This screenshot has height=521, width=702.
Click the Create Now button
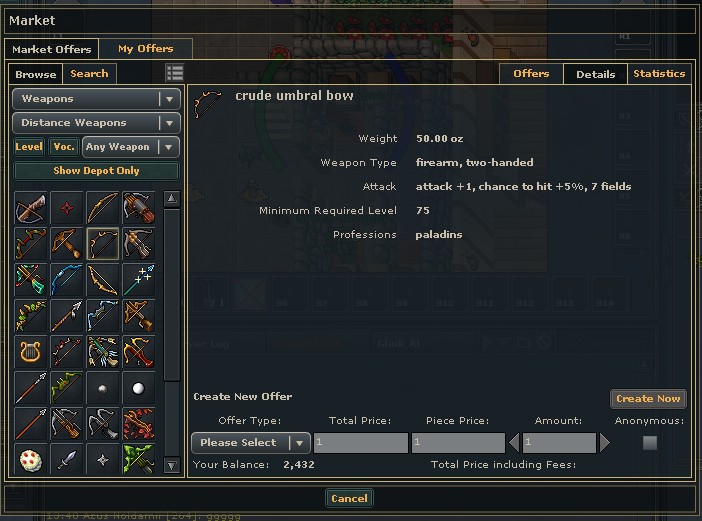click(648, 398)
